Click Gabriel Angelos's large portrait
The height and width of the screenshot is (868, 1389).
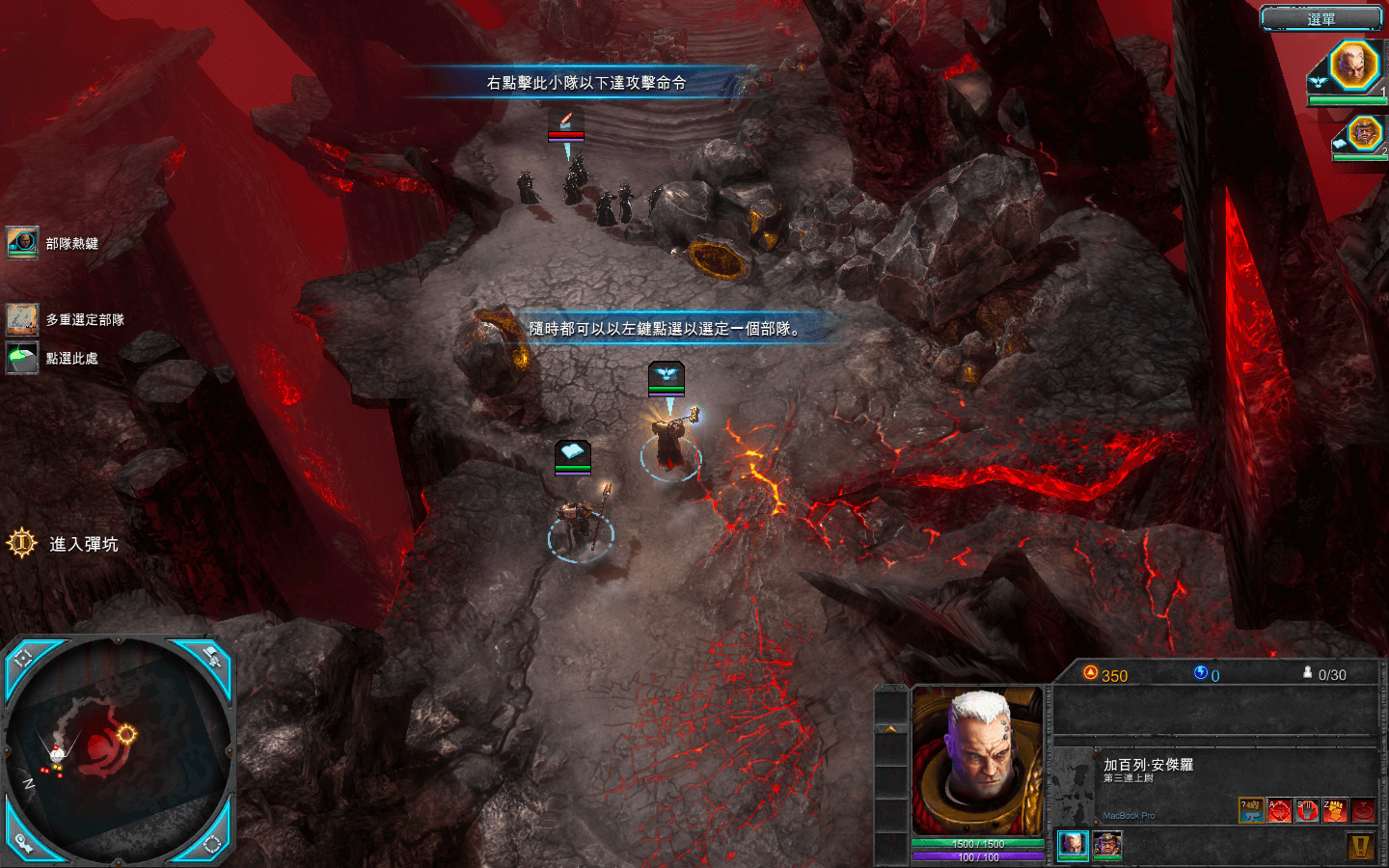point(977,762)
